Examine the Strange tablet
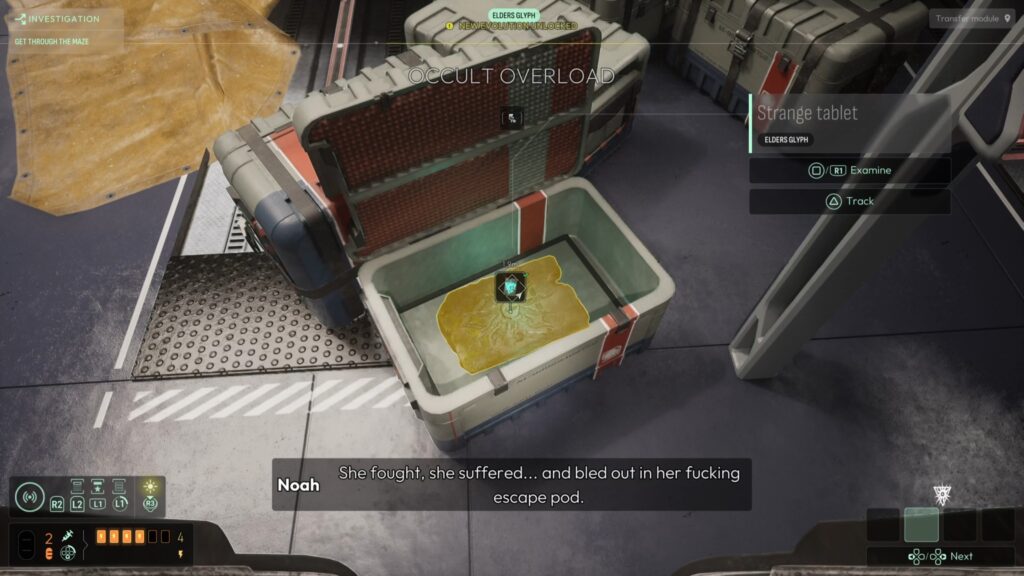Screen dimensions: 1024x576 [849, 171]
